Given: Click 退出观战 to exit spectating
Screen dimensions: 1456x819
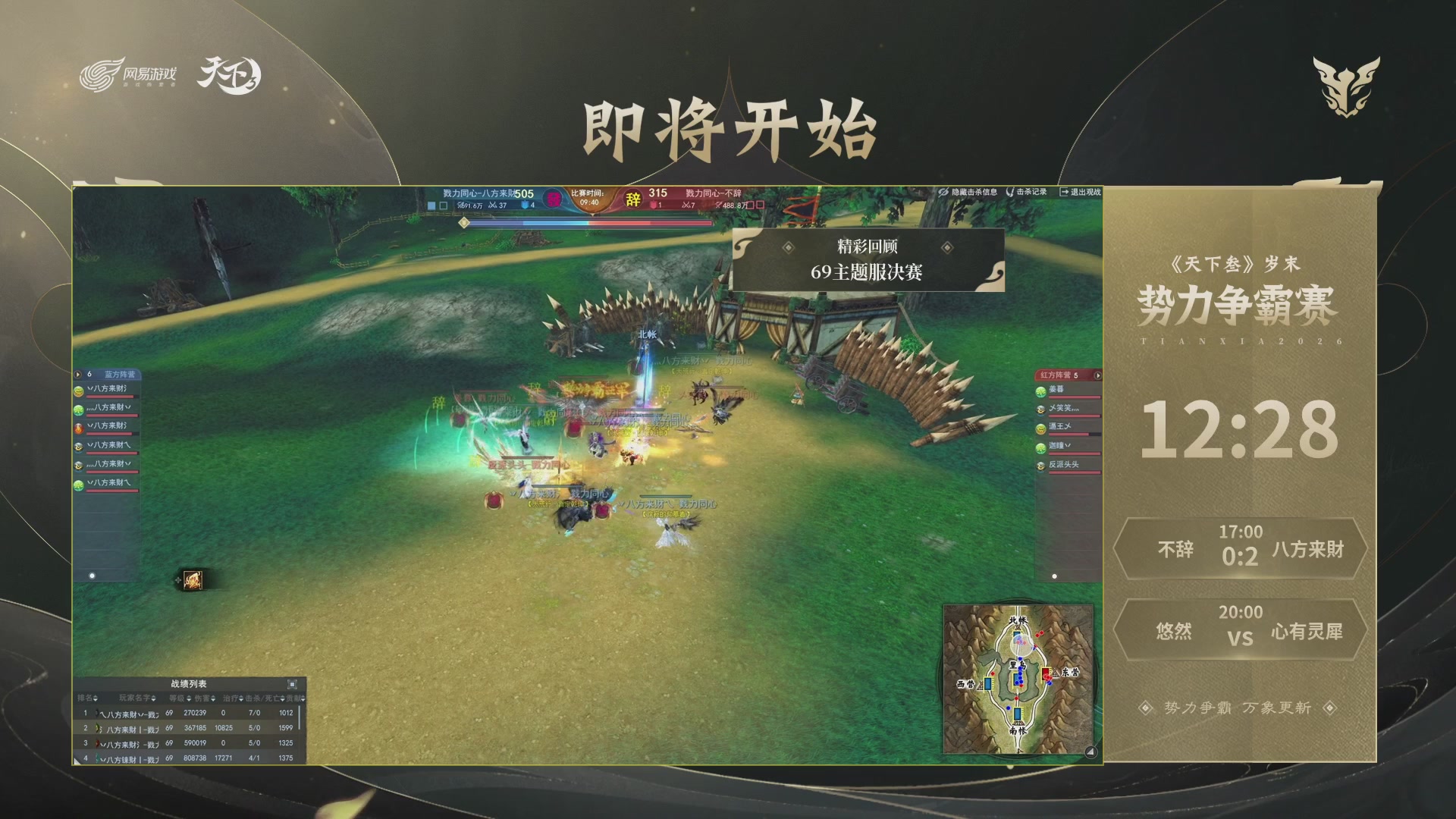Looking at the screenshot, I should (1083, 193).
